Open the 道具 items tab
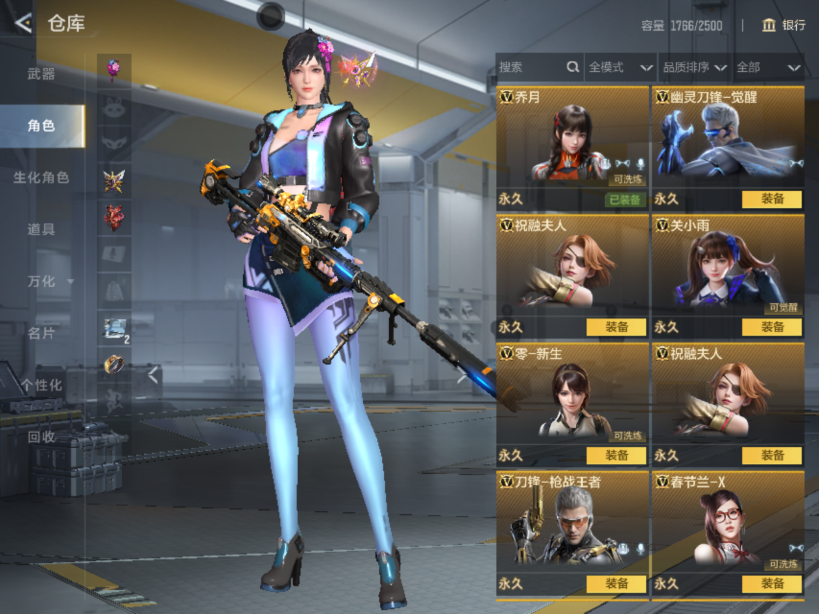The height and width of the screenshot is (614, 819). tap(41, 229)
